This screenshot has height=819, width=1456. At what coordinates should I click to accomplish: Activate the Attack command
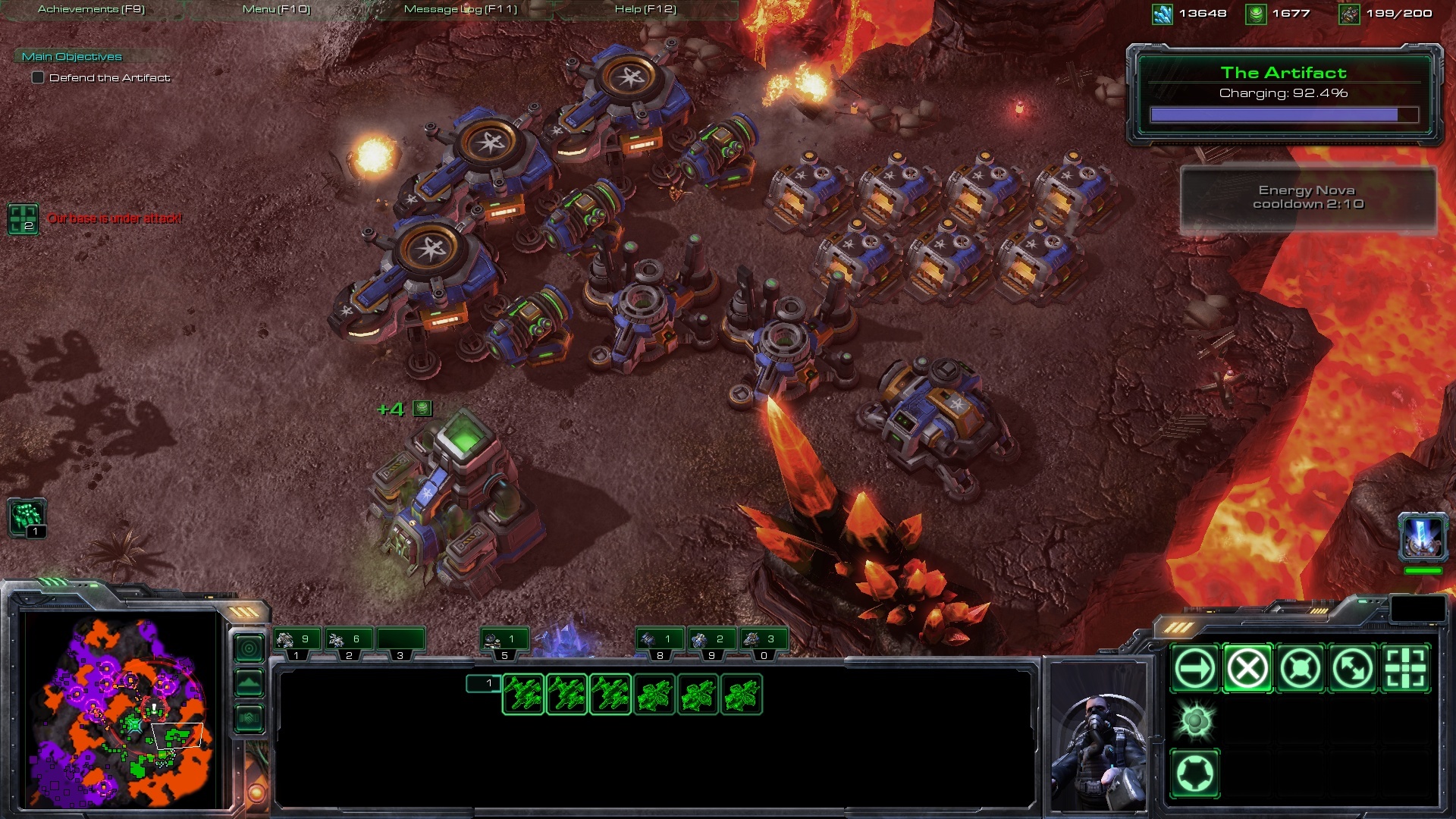coord(1405,669)
